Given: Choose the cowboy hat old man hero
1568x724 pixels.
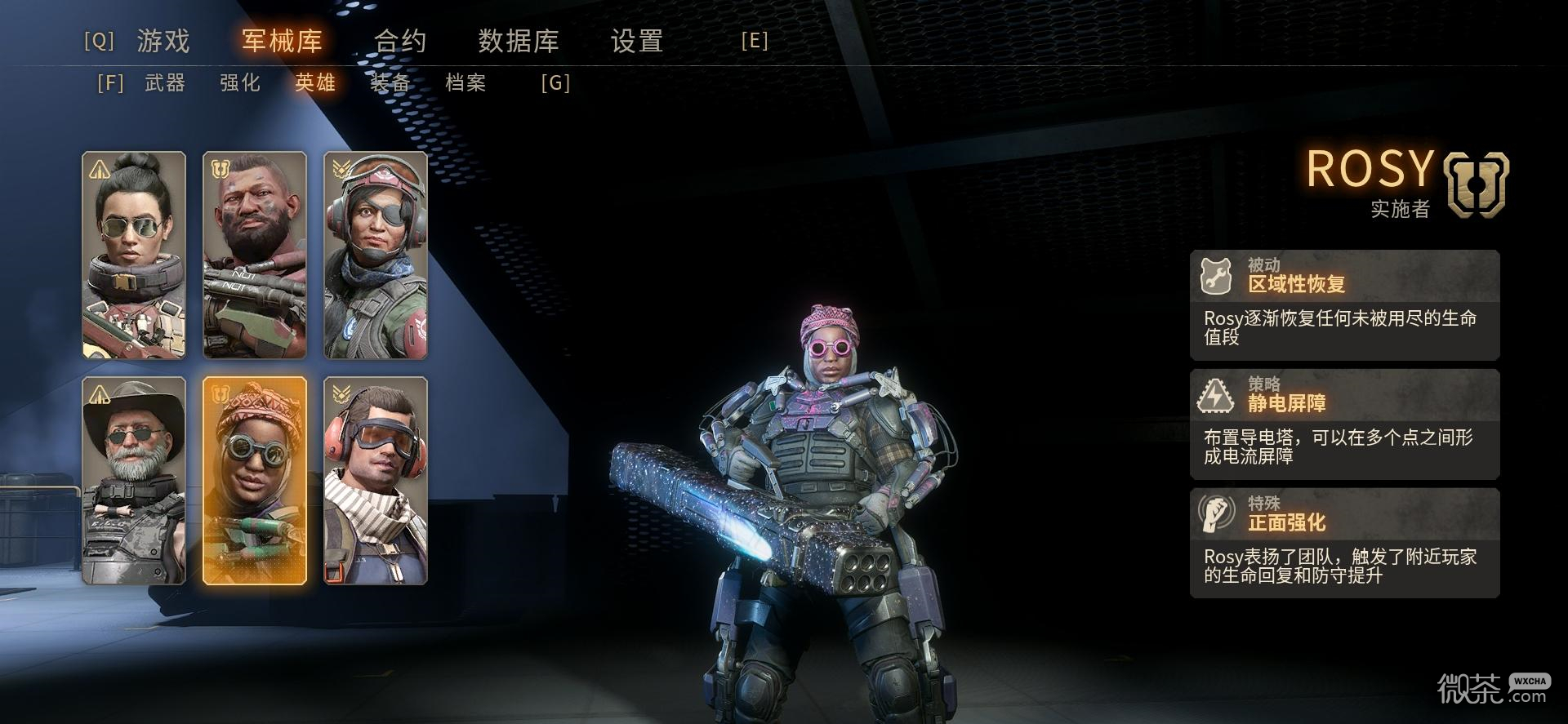Looking at the screenshot, I should 134,481.
